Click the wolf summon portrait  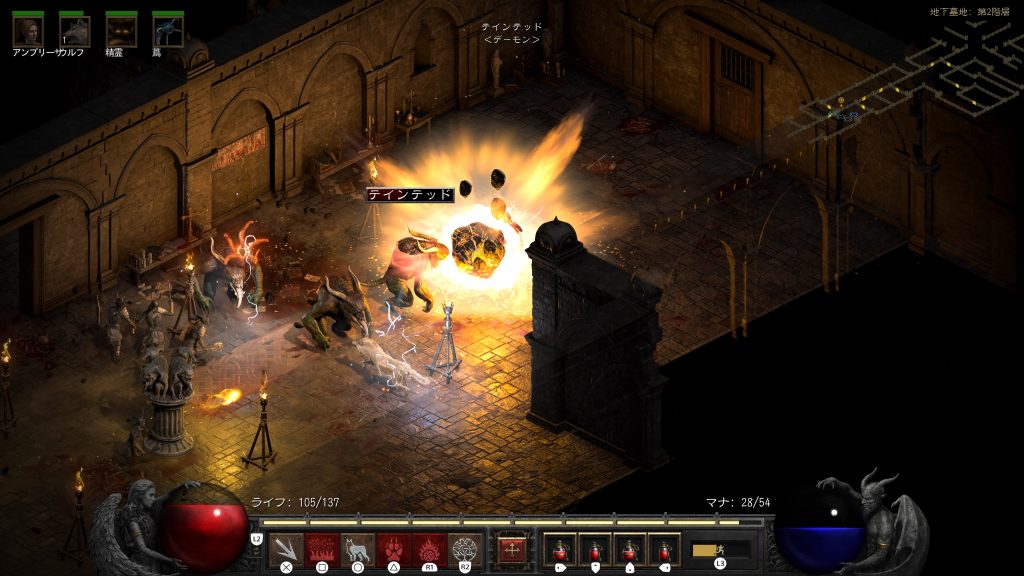(74, 30)
